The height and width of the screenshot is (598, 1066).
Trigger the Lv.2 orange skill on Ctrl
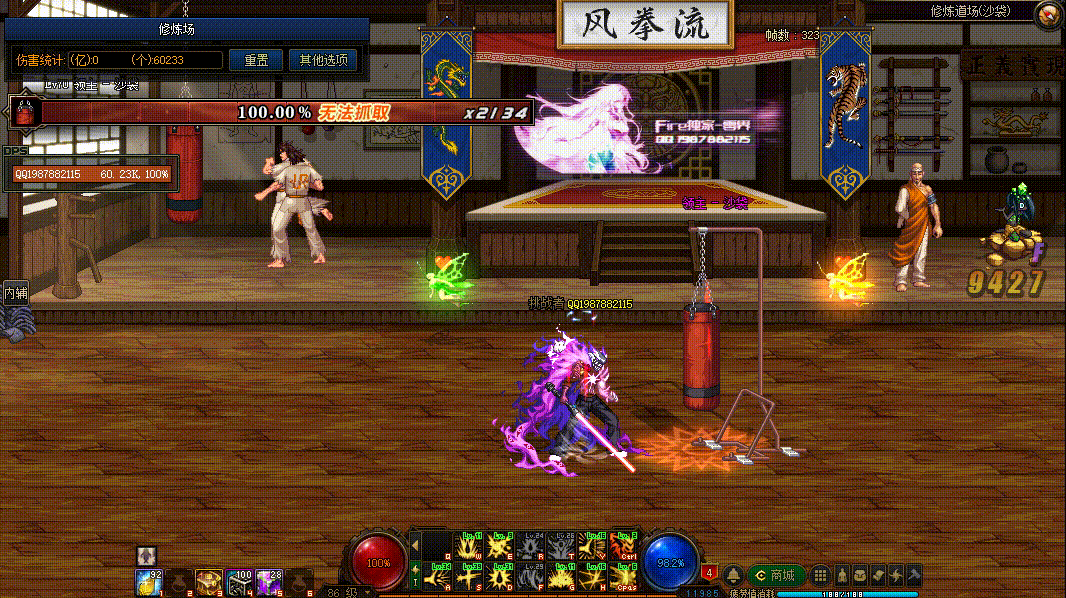tap(624, 545)
